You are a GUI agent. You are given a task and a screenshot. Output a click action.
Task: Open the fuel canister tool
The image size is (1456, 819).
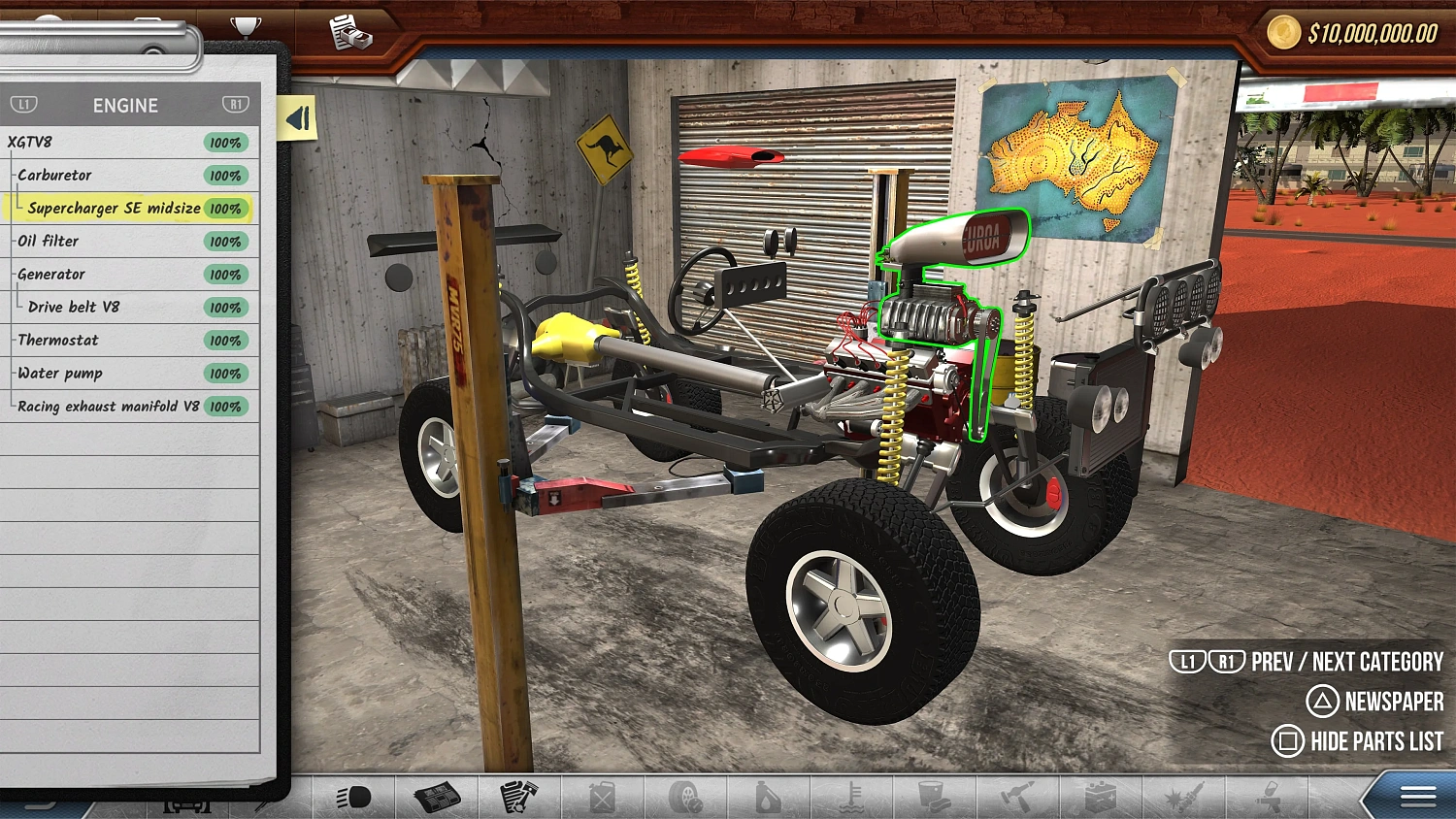pos(600,796)
